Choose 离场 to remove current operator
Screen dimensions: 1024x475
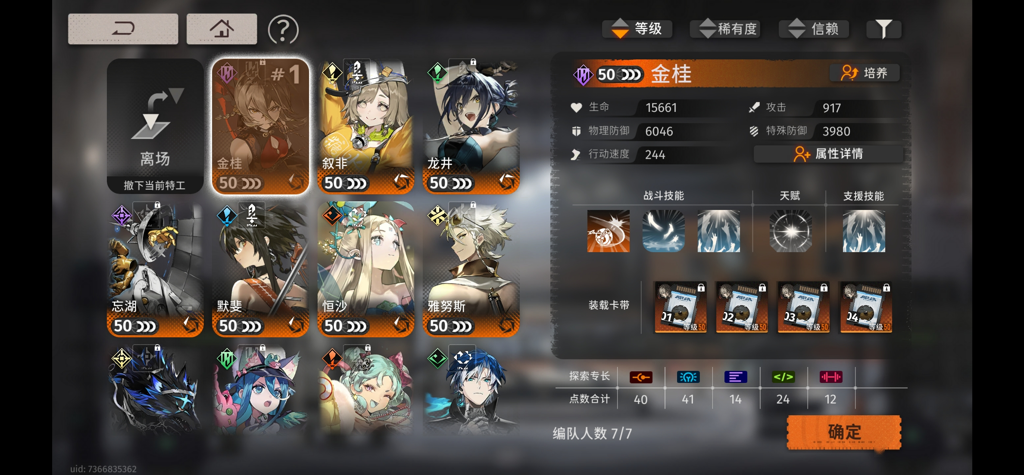[155, 126]
